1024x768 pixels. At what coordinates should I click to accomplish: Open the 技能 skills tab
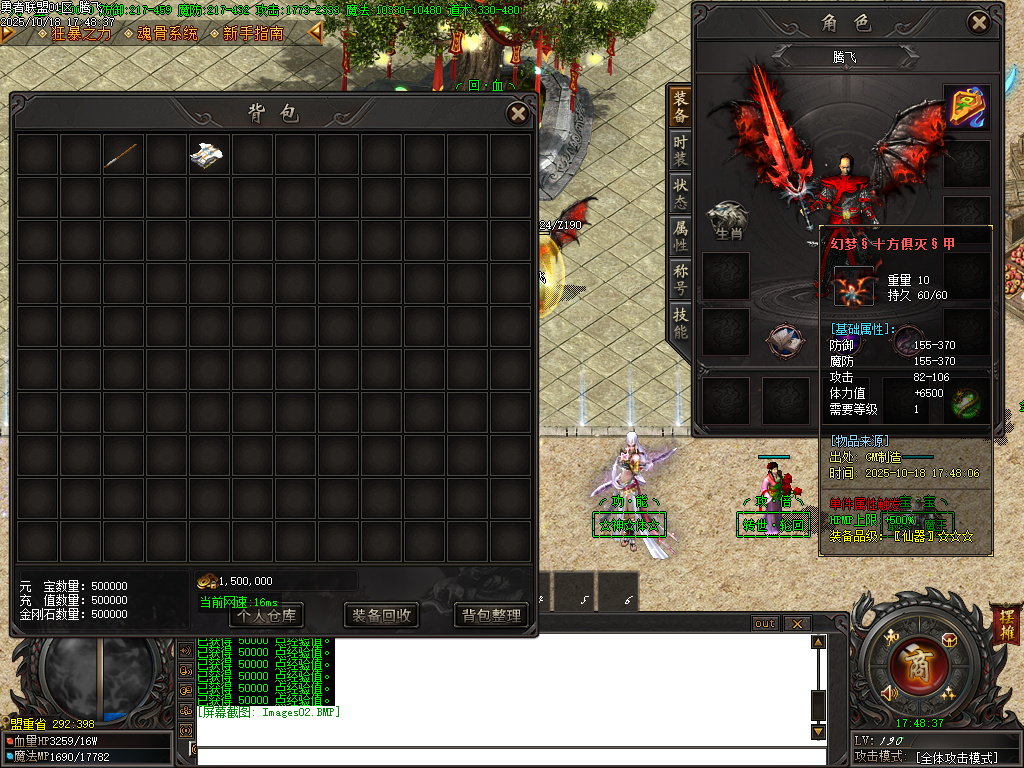680,321
